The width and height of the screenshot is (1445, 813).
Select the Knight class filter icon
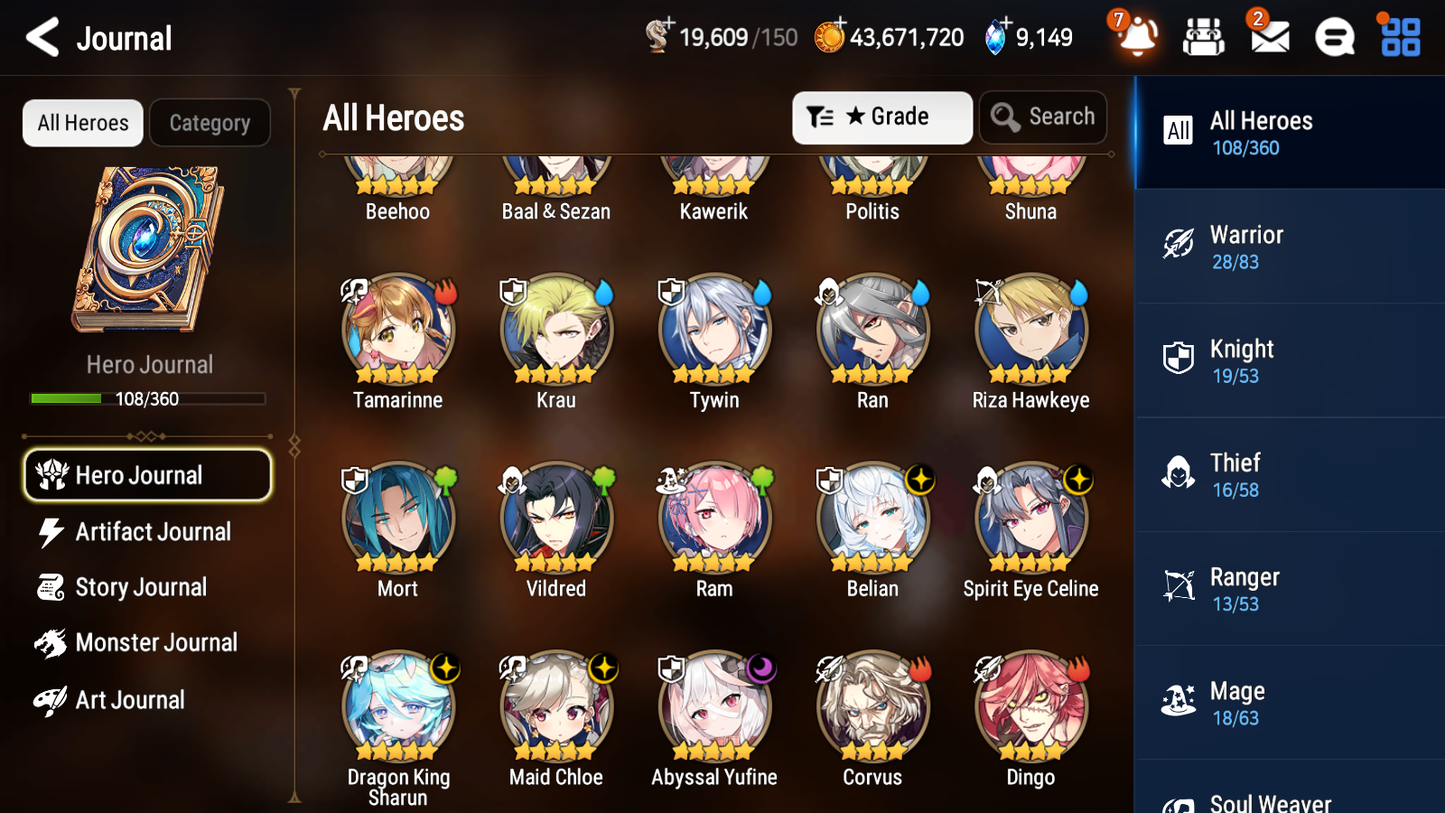1179,358
